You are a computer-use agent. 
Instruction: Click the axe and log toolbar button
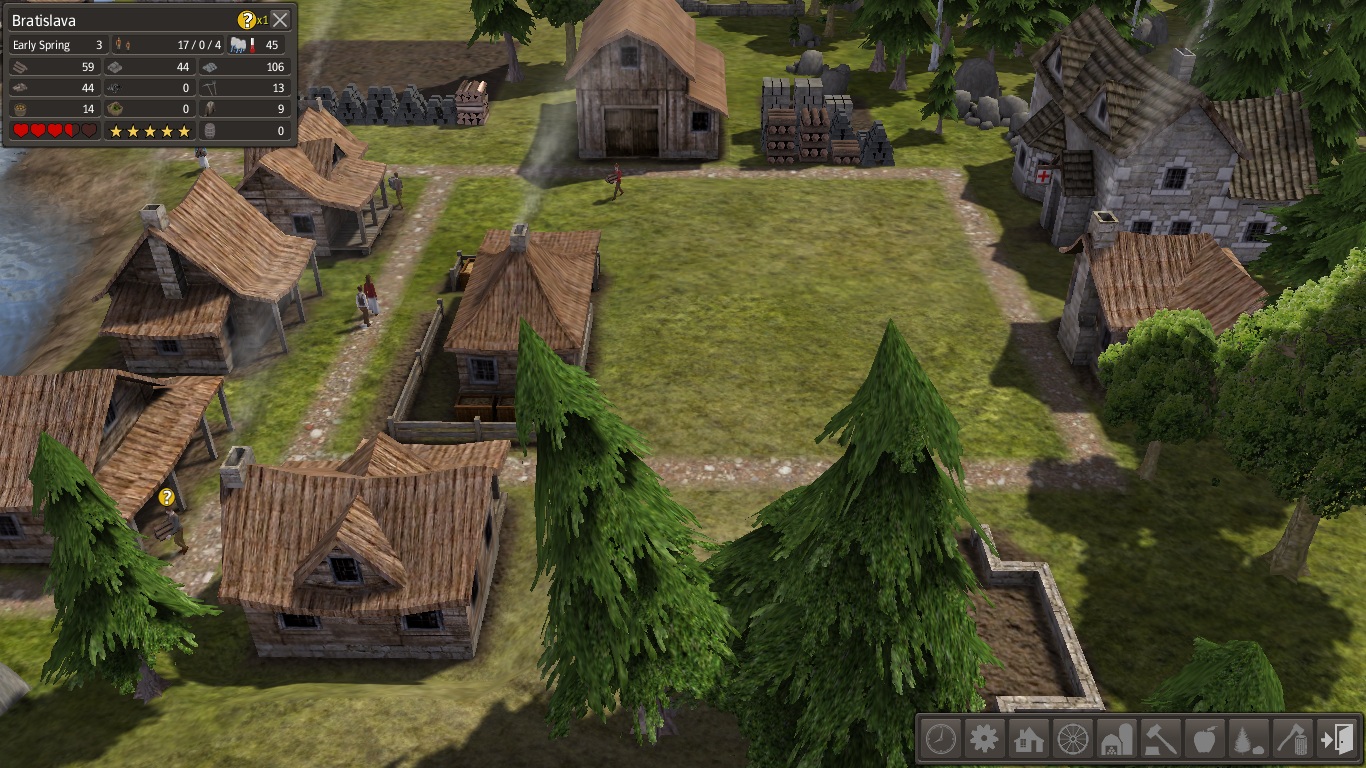point(1291,740)
